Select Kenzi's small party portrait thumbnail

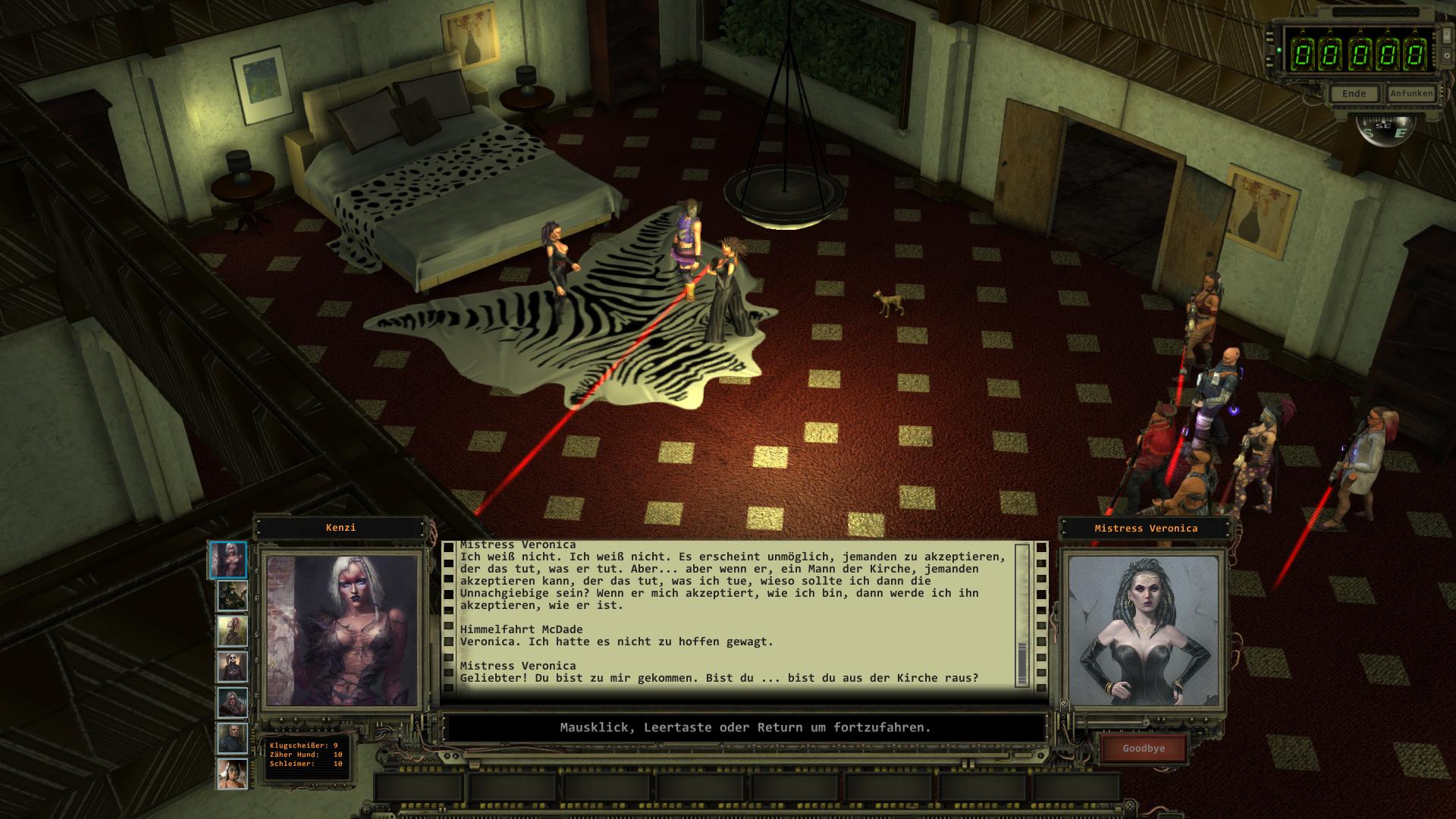pyautogui.click(x=227, y=560)
